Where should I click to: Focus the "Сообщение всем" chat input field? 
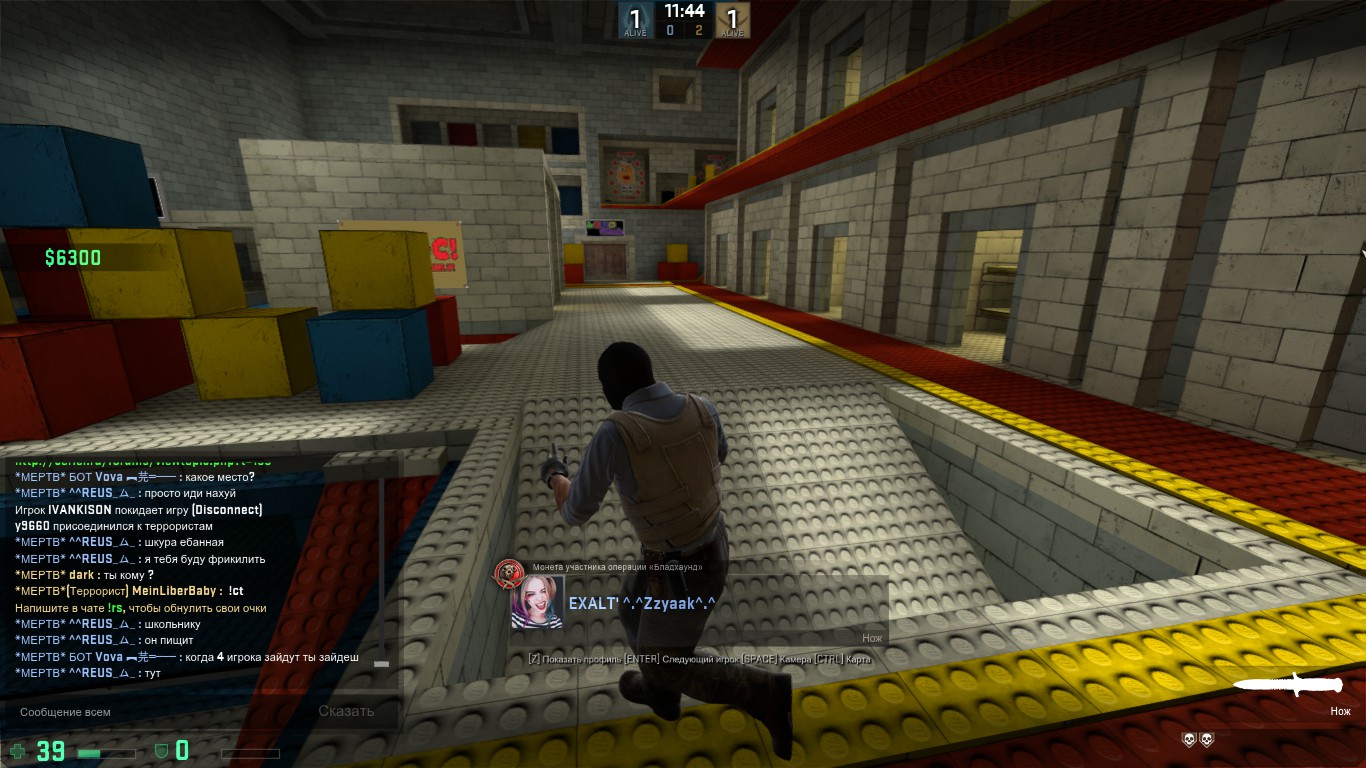(x=150, y=712)
